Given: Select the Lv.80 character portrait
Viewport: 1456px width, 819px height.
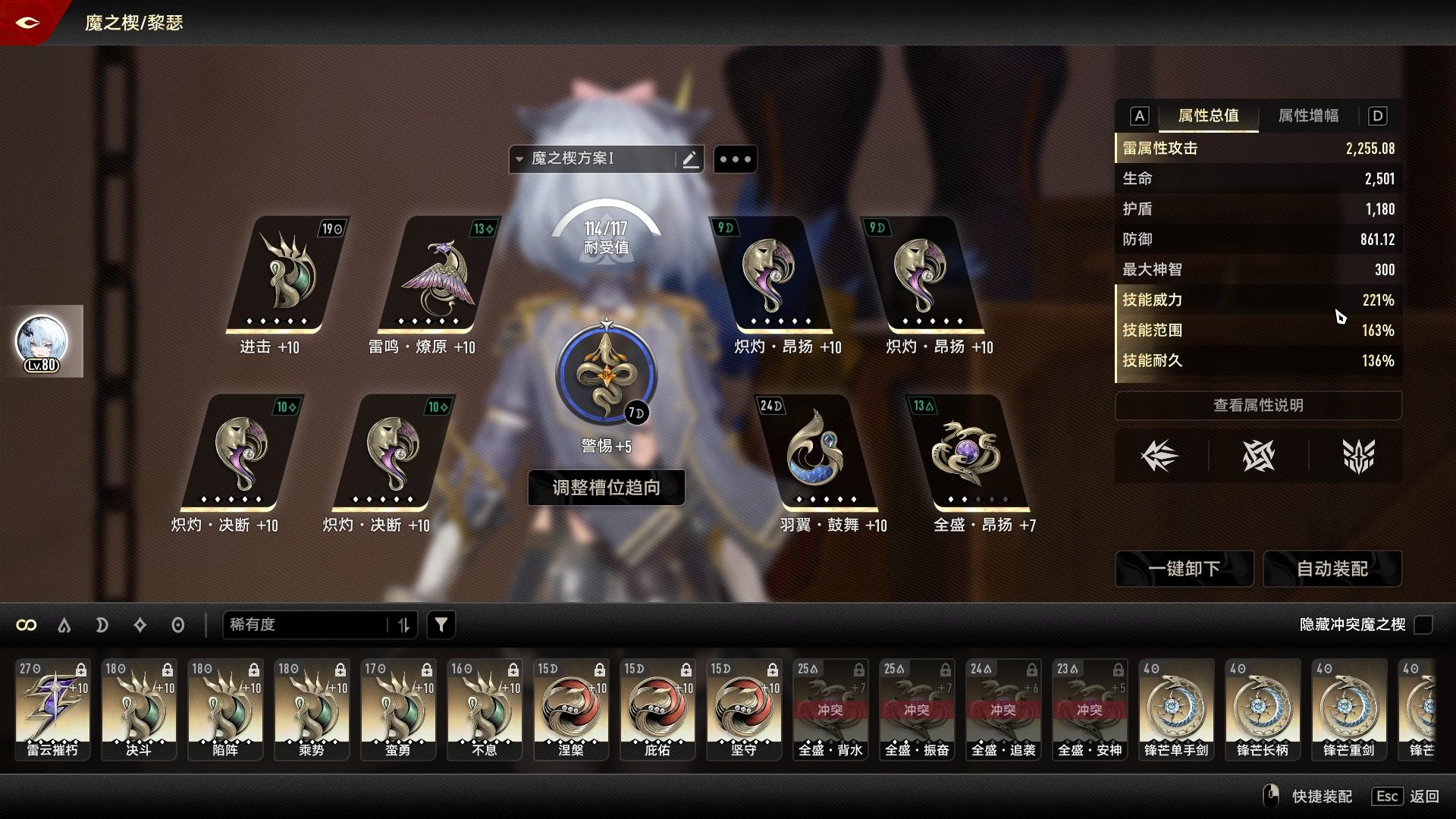Looking at the screenshot, I should (x=42, y=342).
